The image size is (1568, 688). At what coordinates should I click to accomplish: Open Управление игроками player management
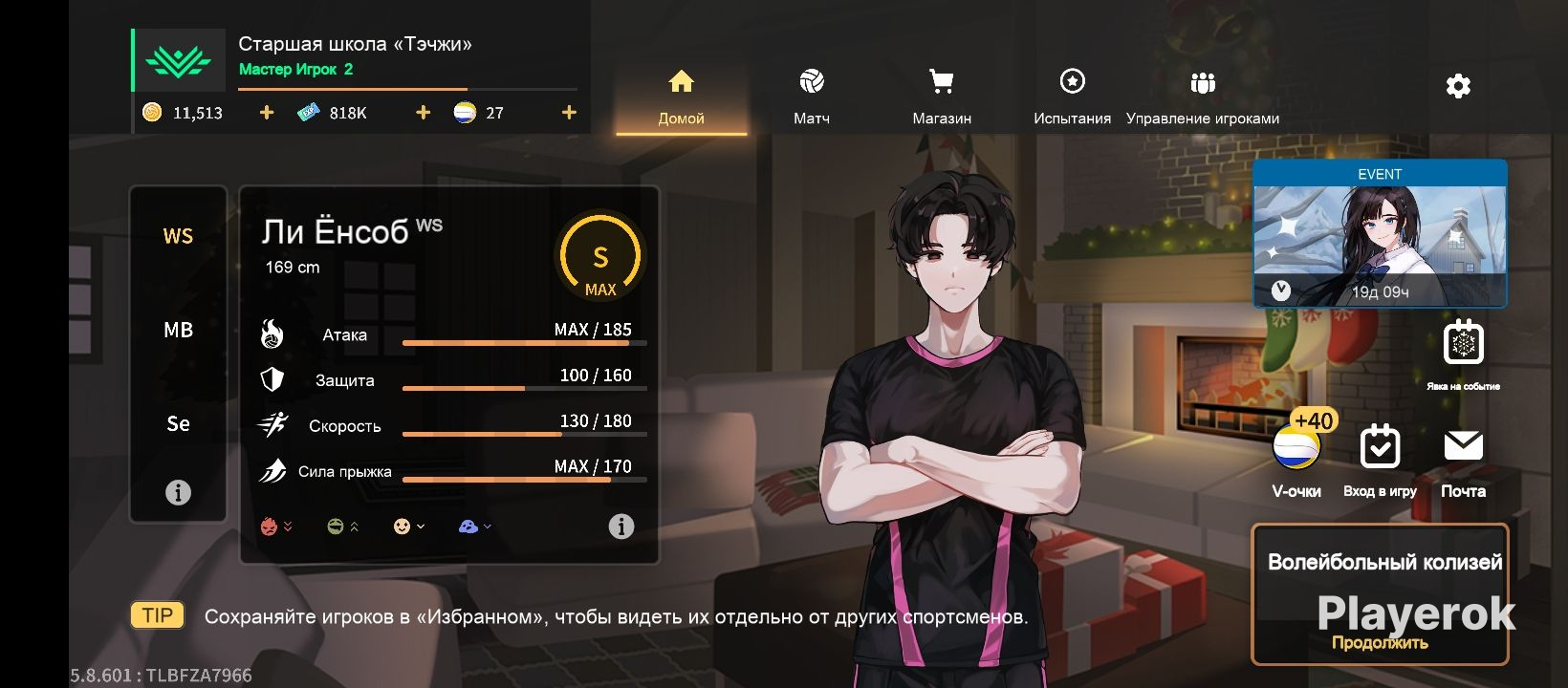point(1202,97)
